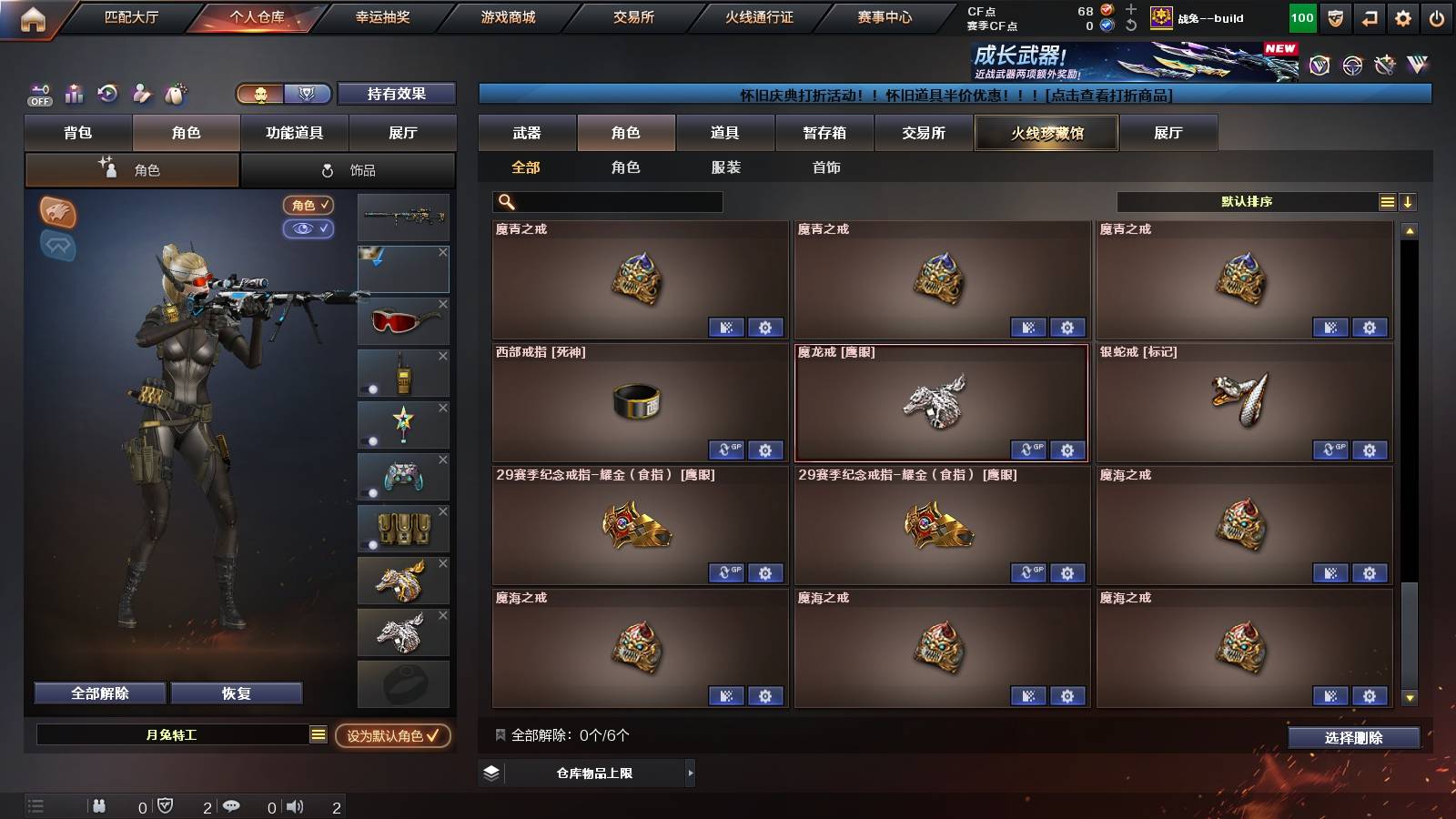Toggle the eye visibility control near 角色
1456x819 pixels.
point(309,228)
